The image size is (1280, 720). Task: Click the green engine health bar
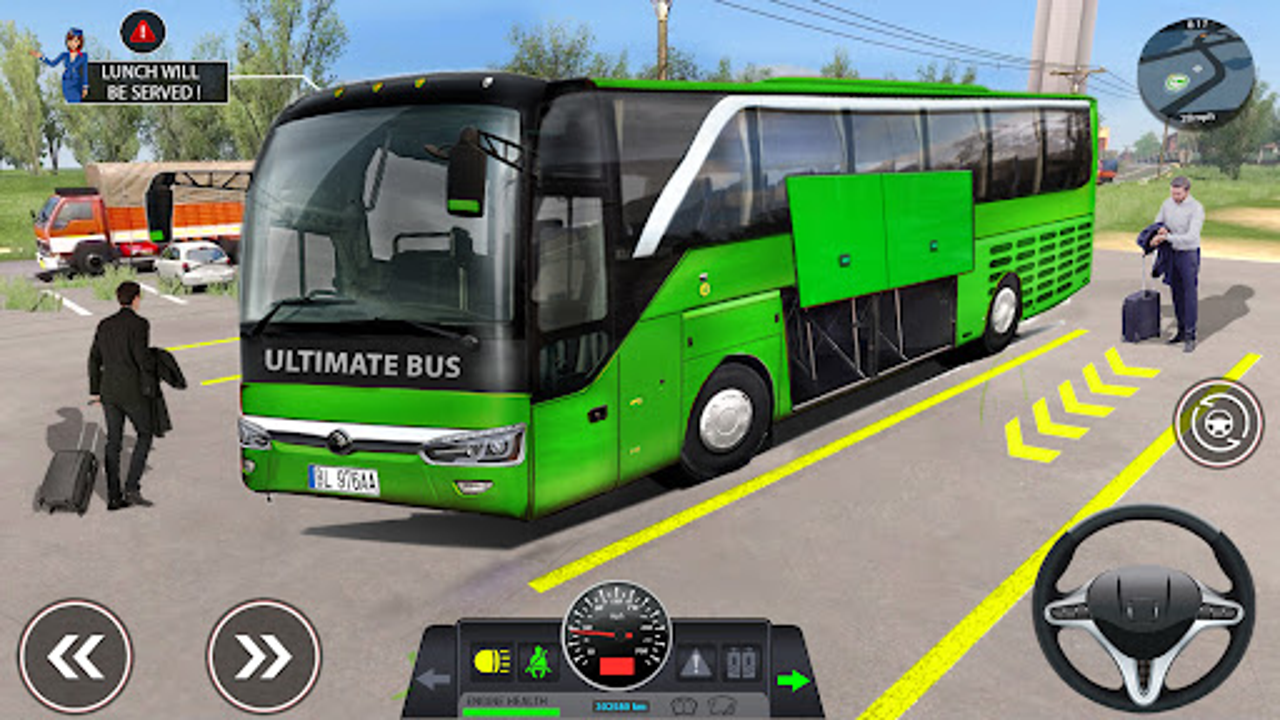[x=510, y=711]
